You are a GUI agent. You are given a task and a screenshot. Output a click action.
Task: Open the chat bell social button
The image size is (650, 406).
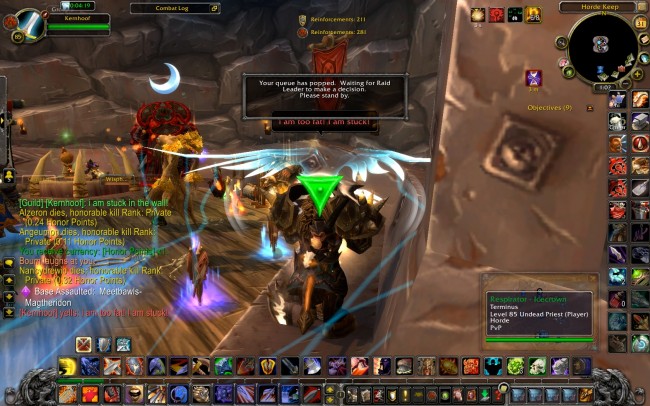coord(8,263)
